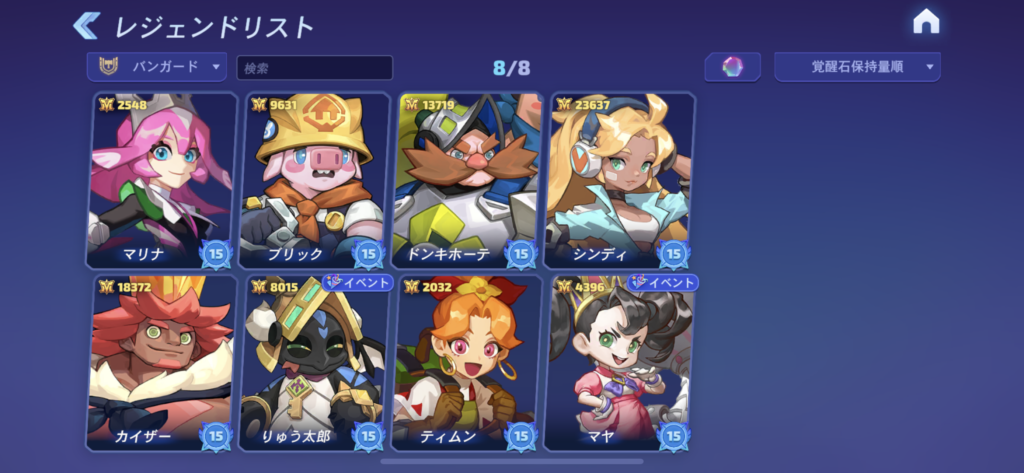The image size is (1024, 473).
Task: Choose the ブリック legend card
Action: tap(314, 181)
